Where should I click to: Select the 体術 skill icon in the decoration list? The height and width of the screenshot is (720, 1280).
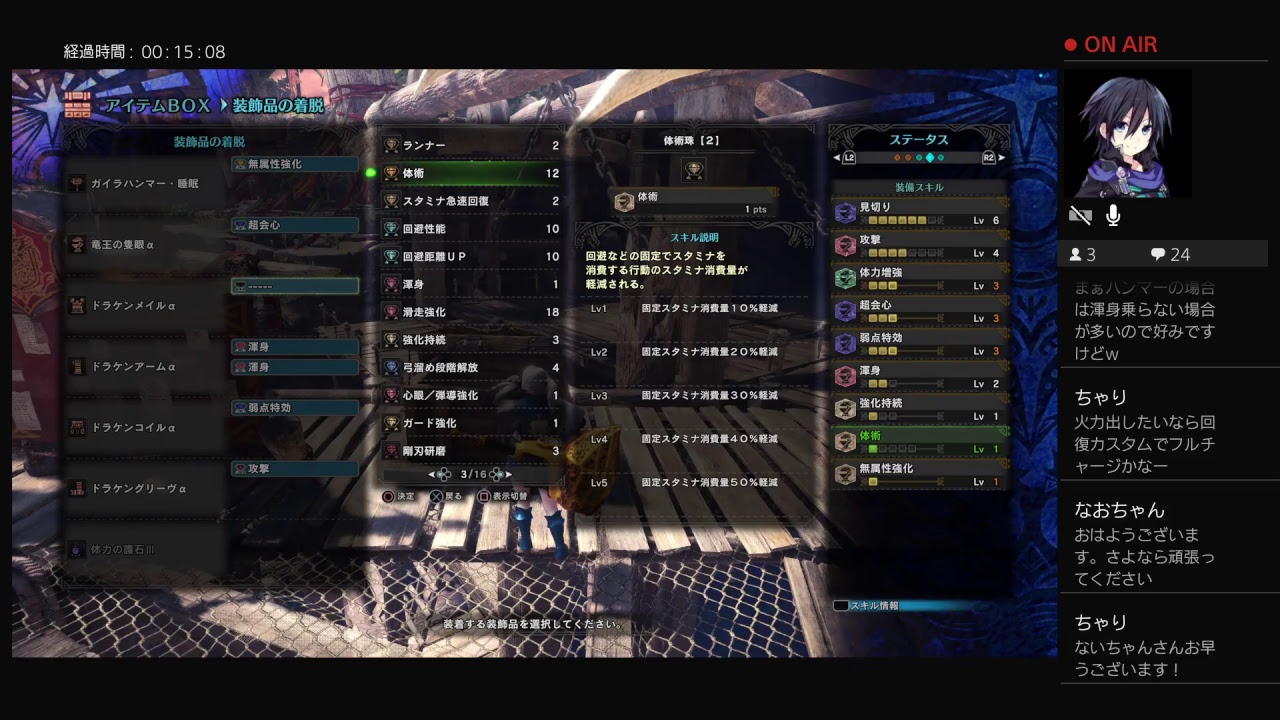click(x=392, y=173)
